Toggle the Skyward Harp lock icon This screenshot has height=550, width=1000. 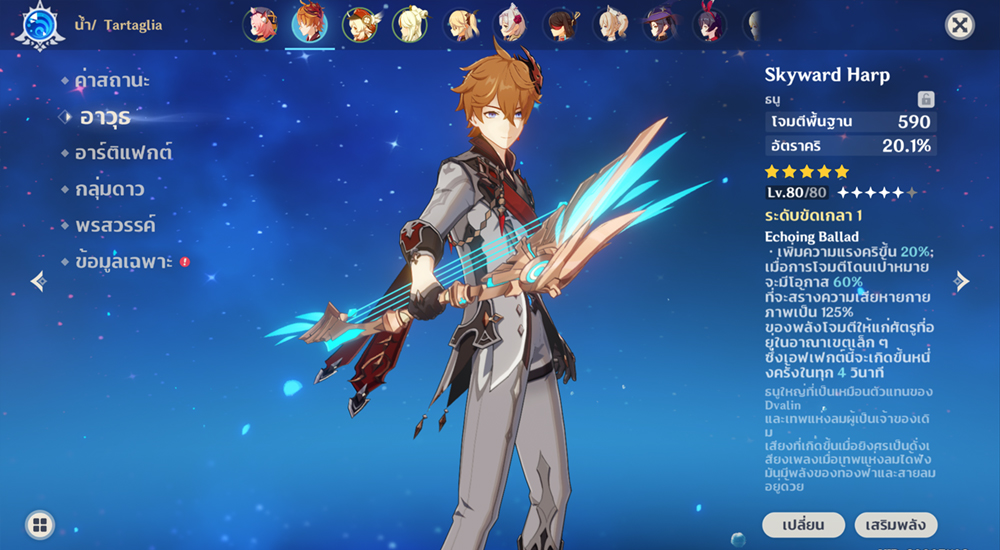[926, 99]
